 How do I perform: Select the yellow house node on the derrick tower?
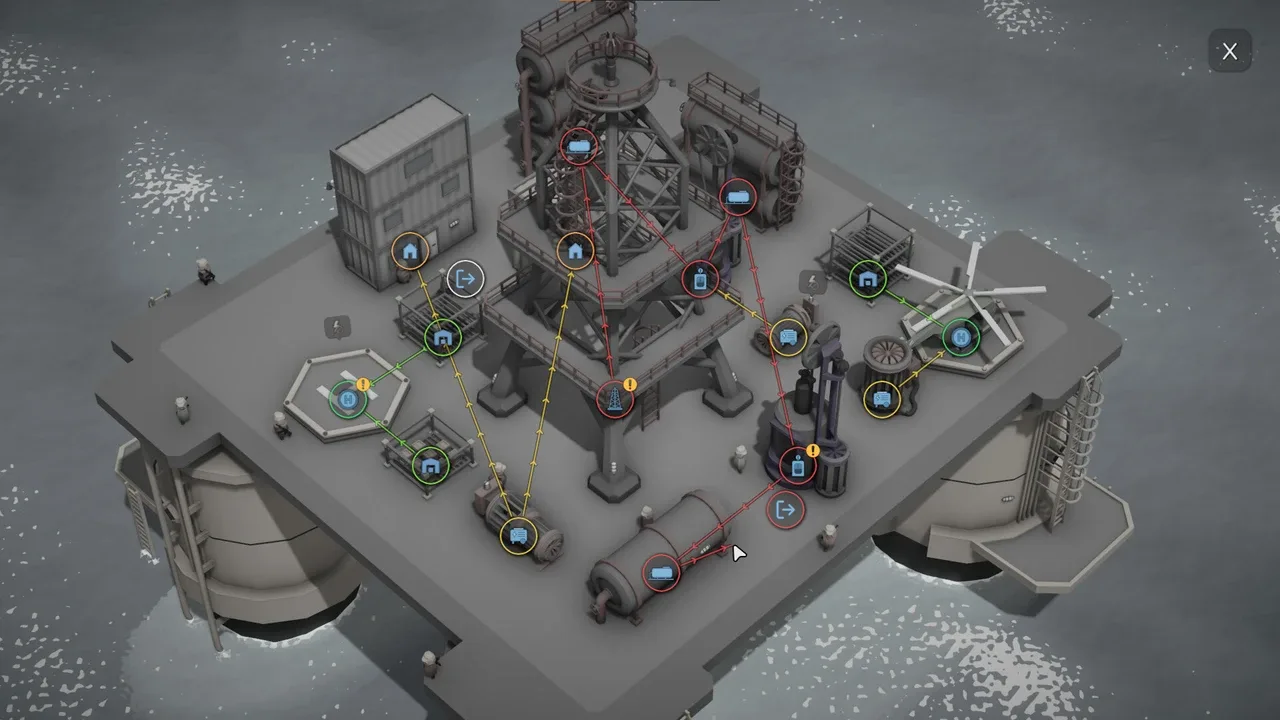[x=575, y=250]
